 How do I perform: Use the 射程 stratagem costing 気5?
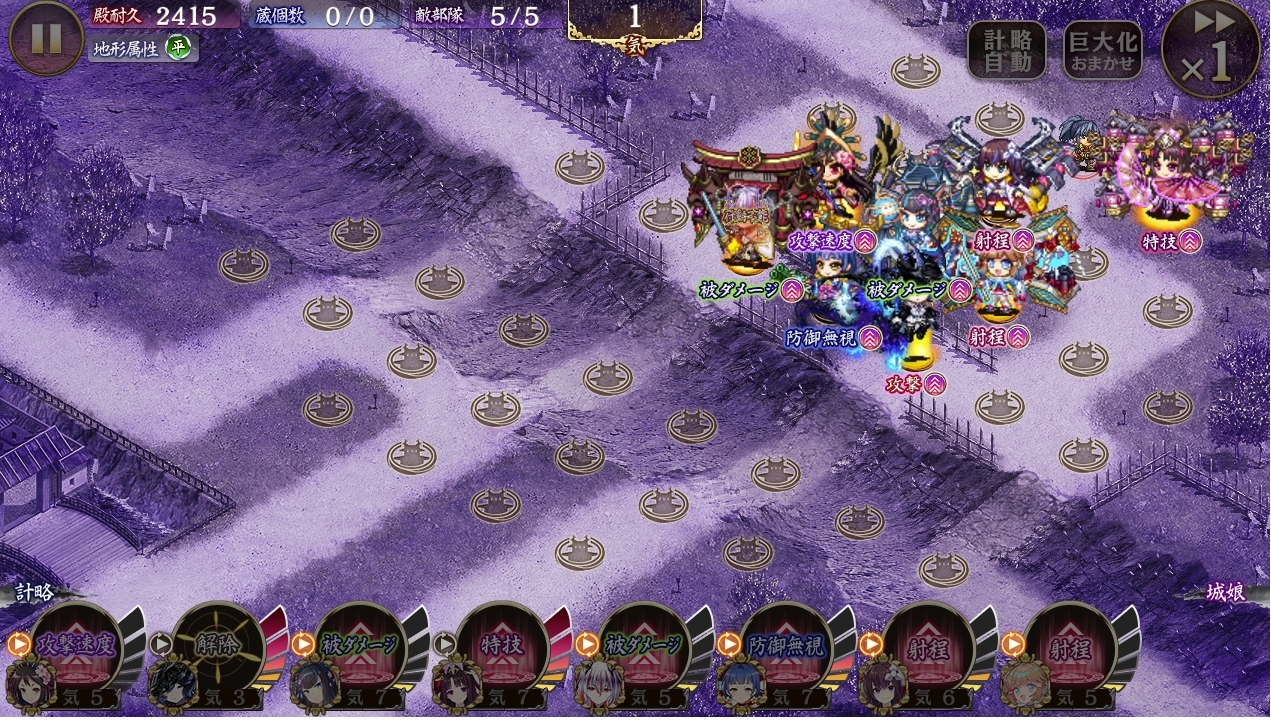click(x=1070, y=647)
